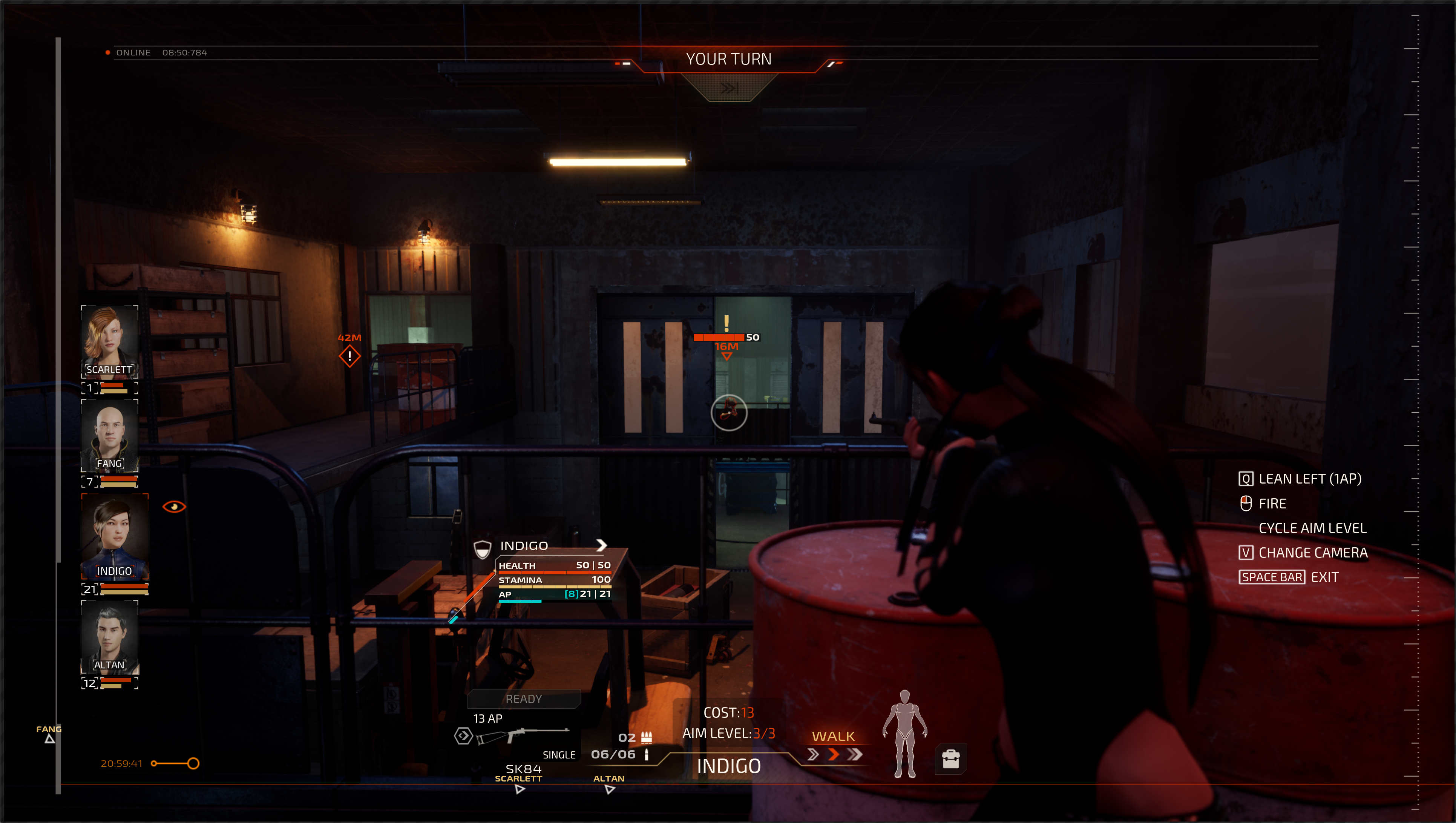The height and width of the screenshot is (823, 1456).
Task: Target the circled enemy in the doorway
Action: tap(728, 412)
